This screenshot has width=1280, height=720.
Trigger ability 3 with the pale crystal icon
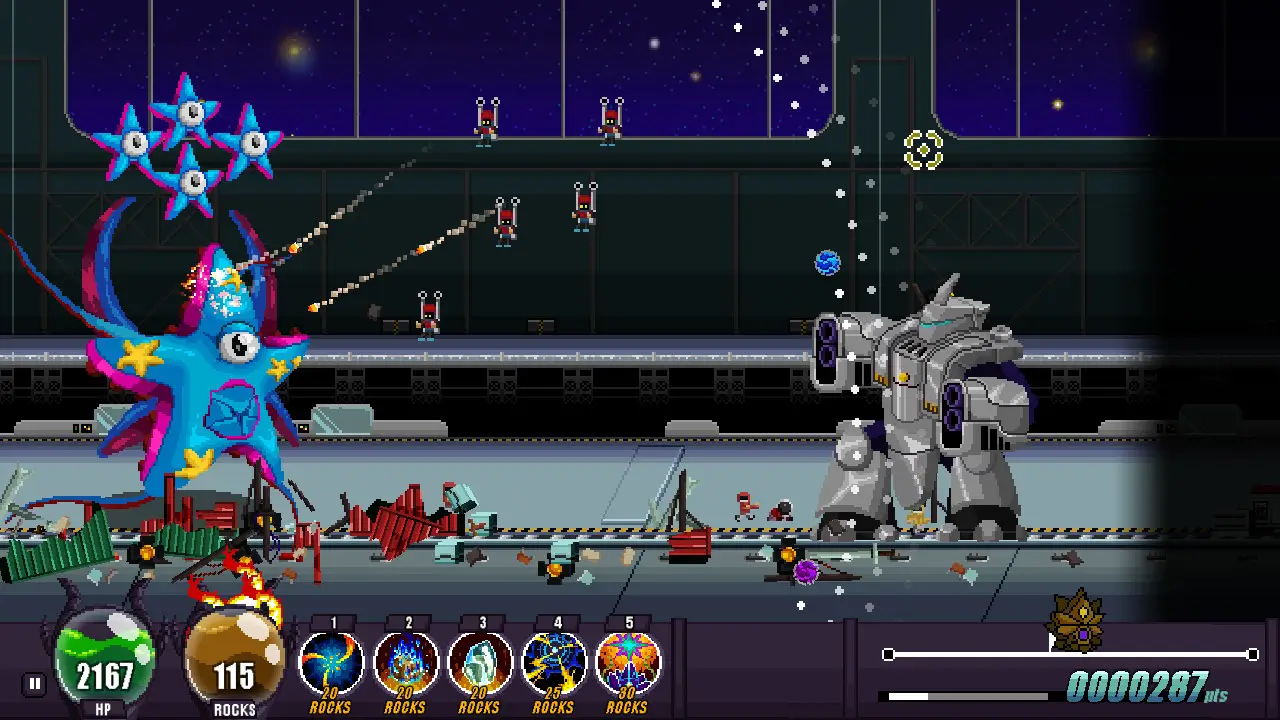click(481, 662)
